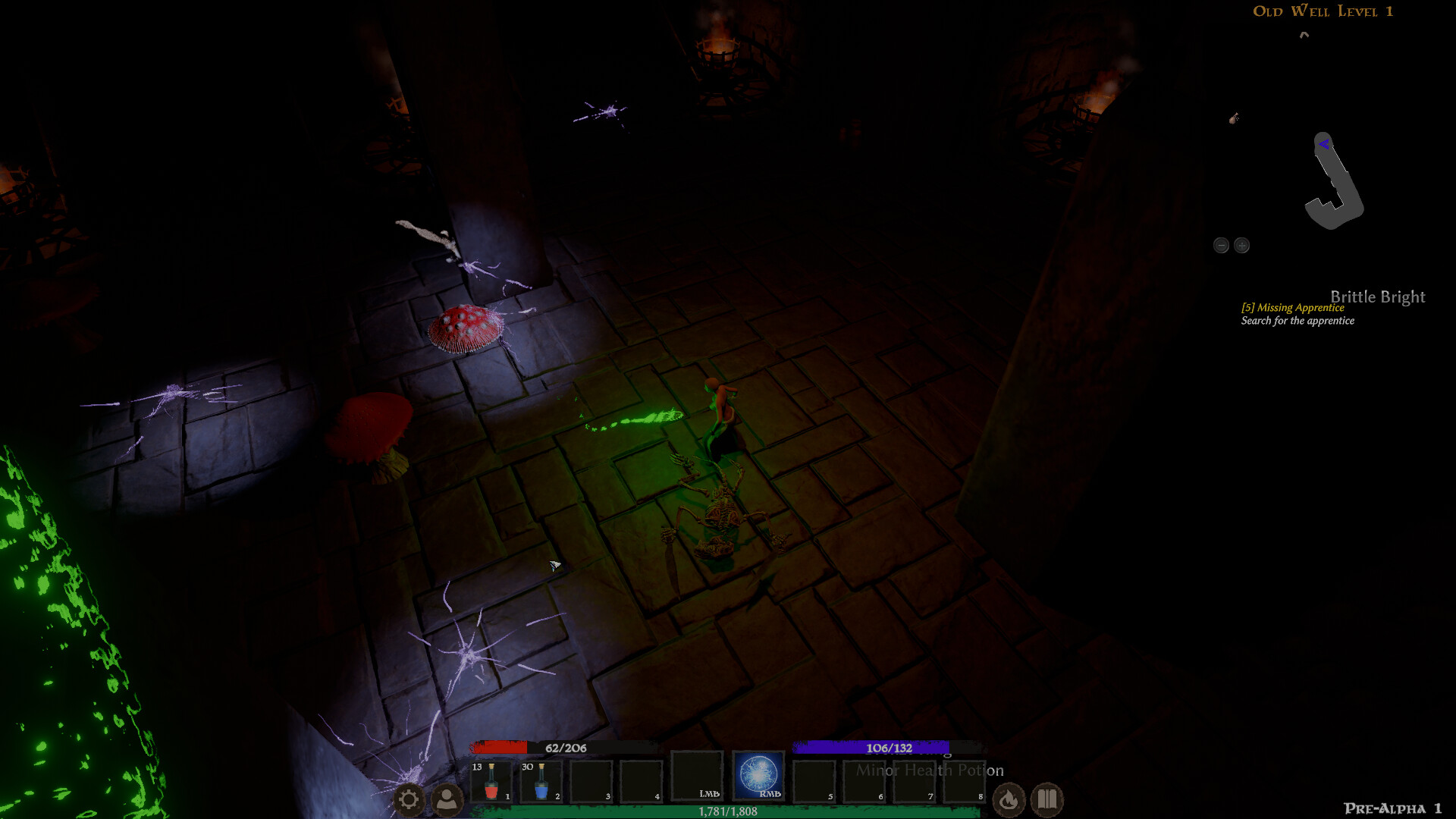Open the settings gear icon

click(409, 799)
